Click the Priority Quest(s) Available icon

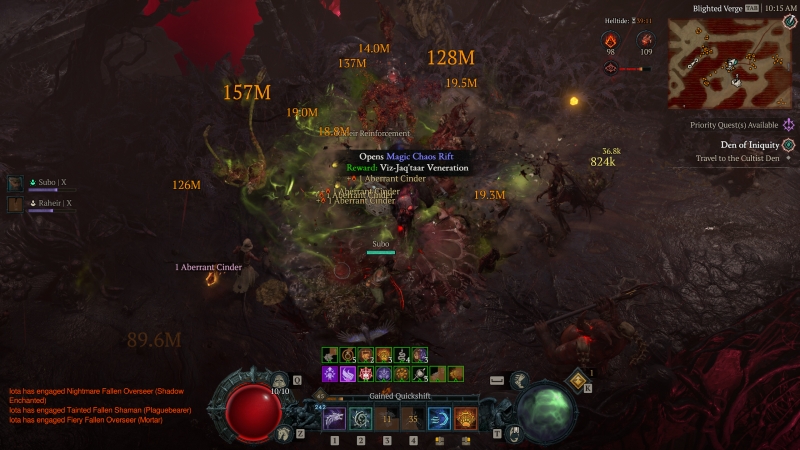[788, 125]
